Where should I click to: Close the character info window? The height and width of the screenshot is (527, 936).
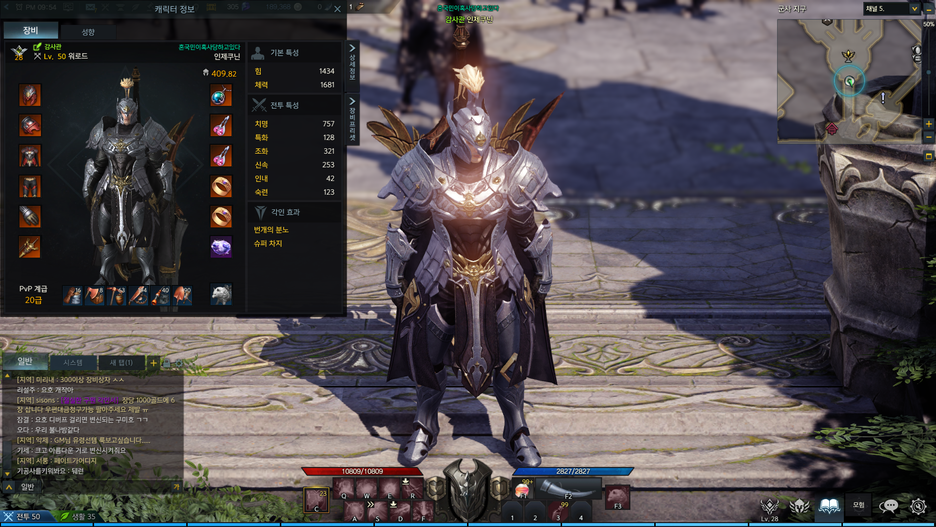click(x=337, y=9)
